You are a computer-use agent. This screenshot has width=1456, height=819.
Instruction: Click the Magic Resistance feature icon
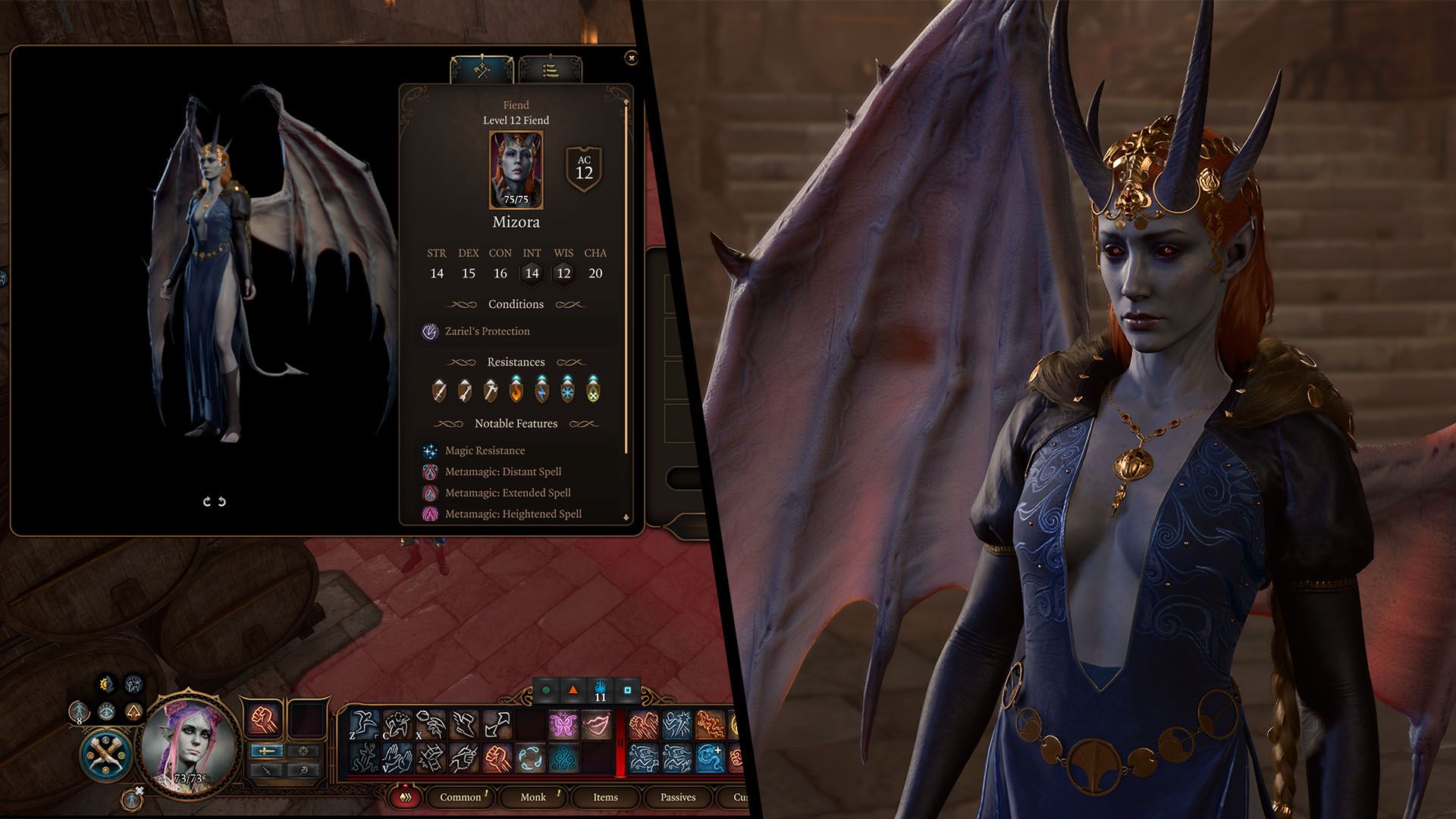(x=431, y=450)
